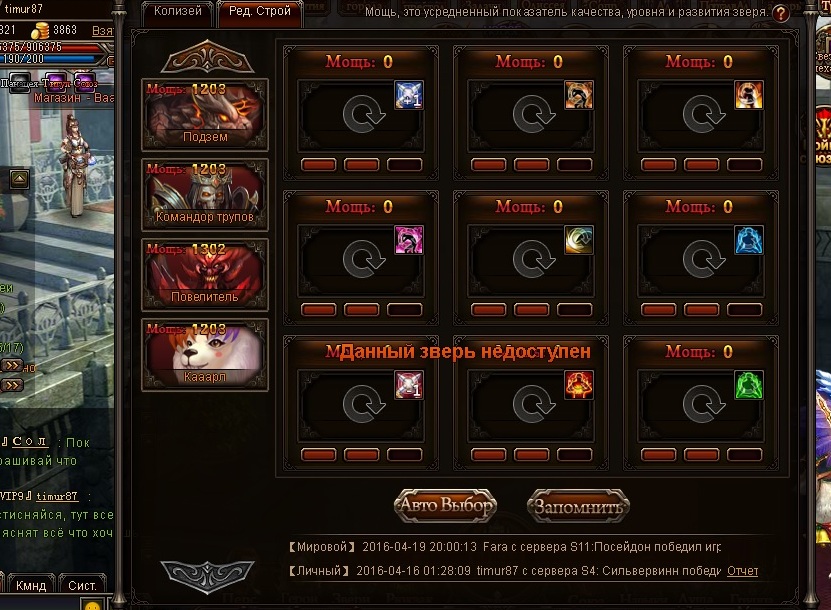Show help via the question mark icon
The width and height of the screenshot is (831, 610).
[782, 13]
